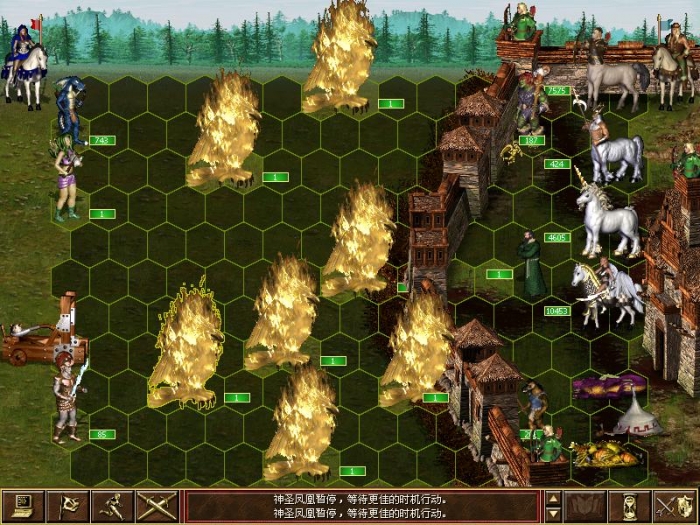The height and width of the screenshot is (525, 700).
Task: Move combat log down one line
Action: [x=553, y=514]
